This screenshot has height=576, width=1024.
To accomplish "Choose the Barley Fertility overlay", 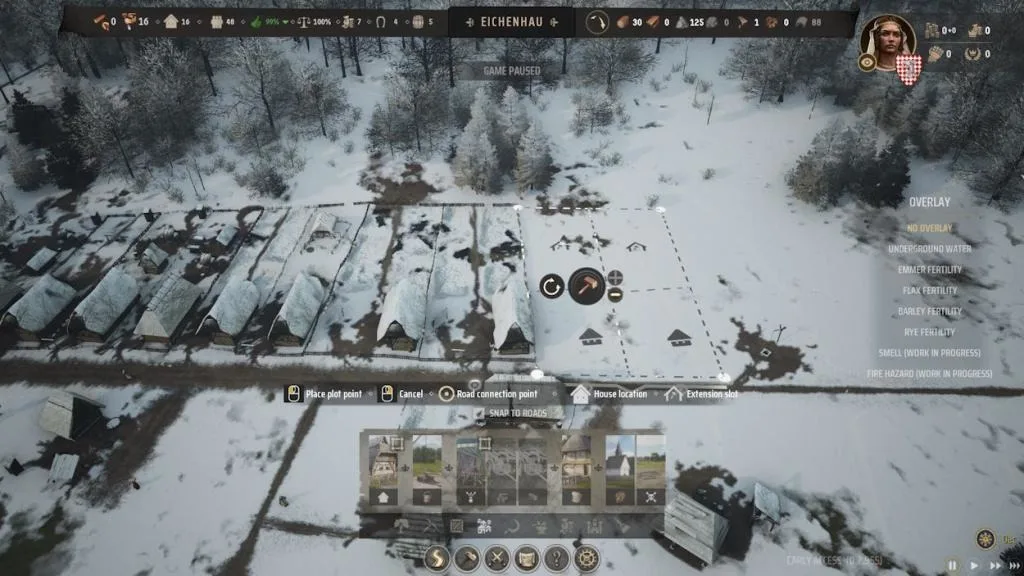I will [929, 312].
